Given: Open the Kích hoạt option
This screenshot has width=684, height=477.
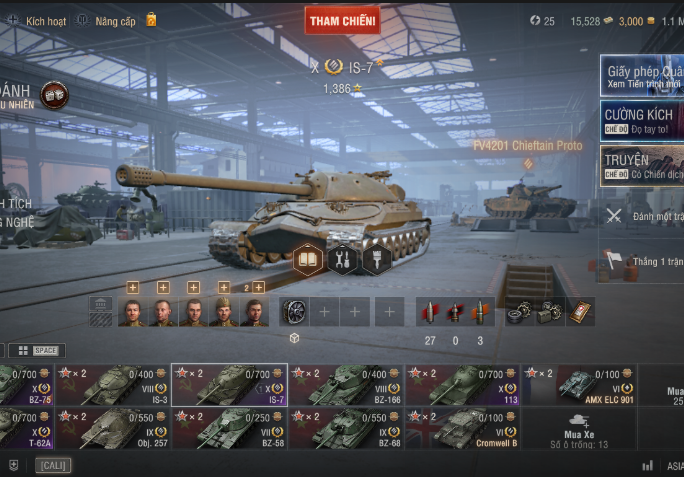Looking at the screenshot, I should [38, 20].
